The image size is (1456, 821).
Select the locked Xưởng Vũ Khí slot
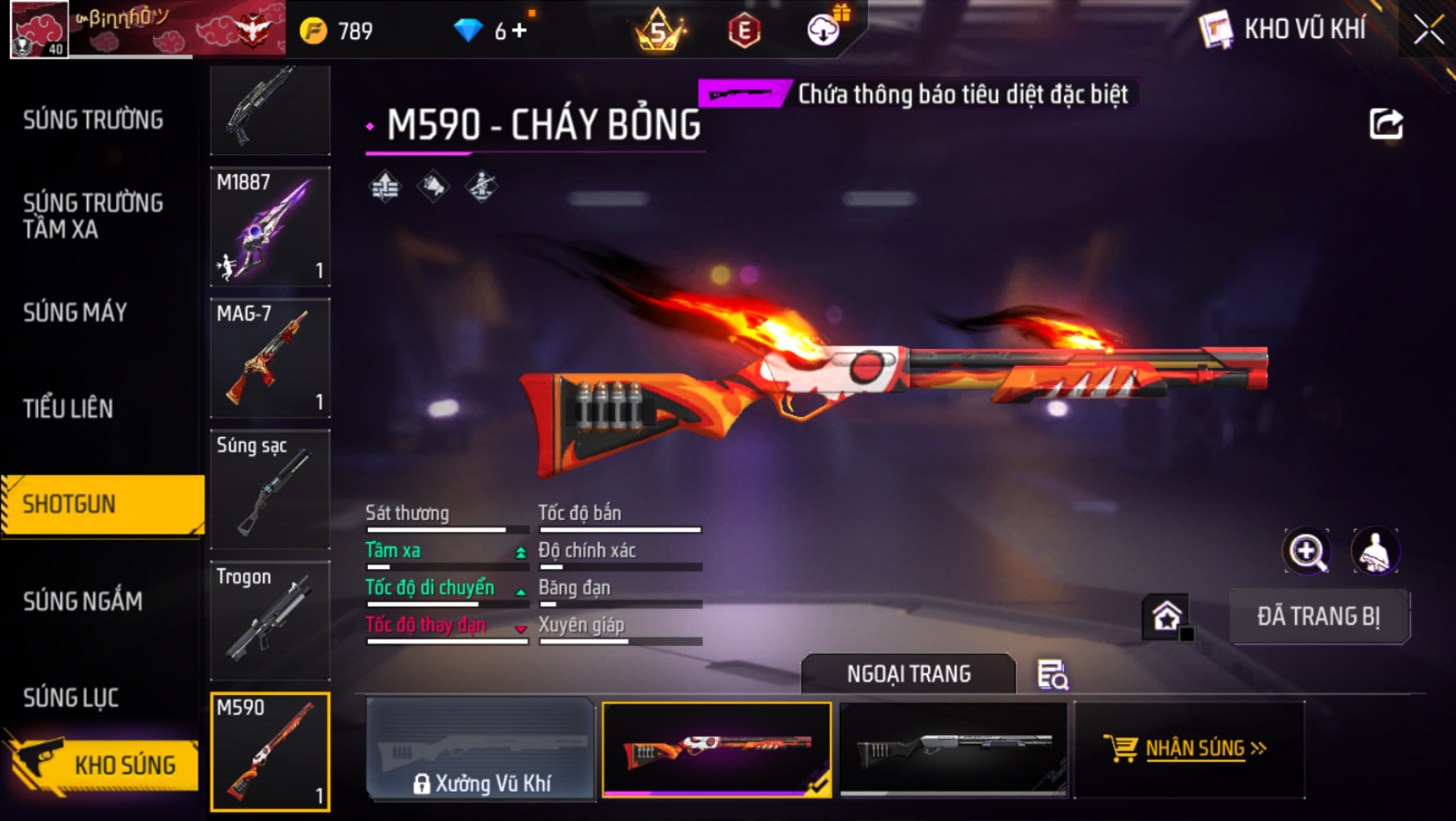(x=480, y=749)
